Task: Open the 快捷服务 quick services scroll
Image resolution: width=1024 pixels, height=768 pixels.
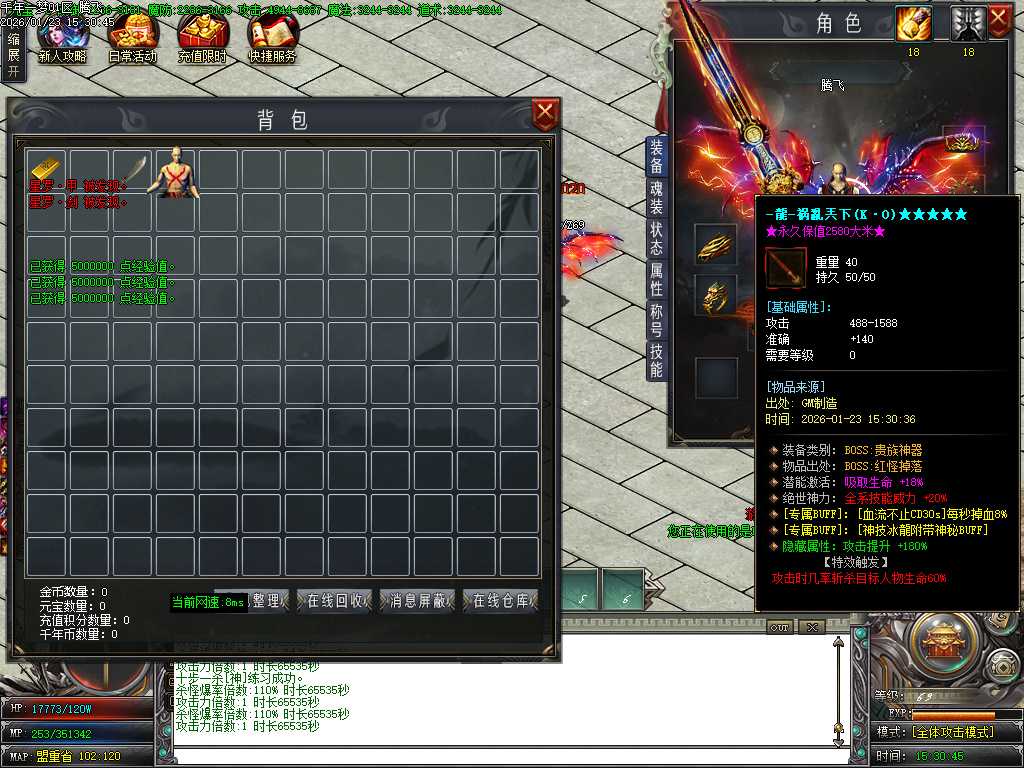Action: pos(272,40)
